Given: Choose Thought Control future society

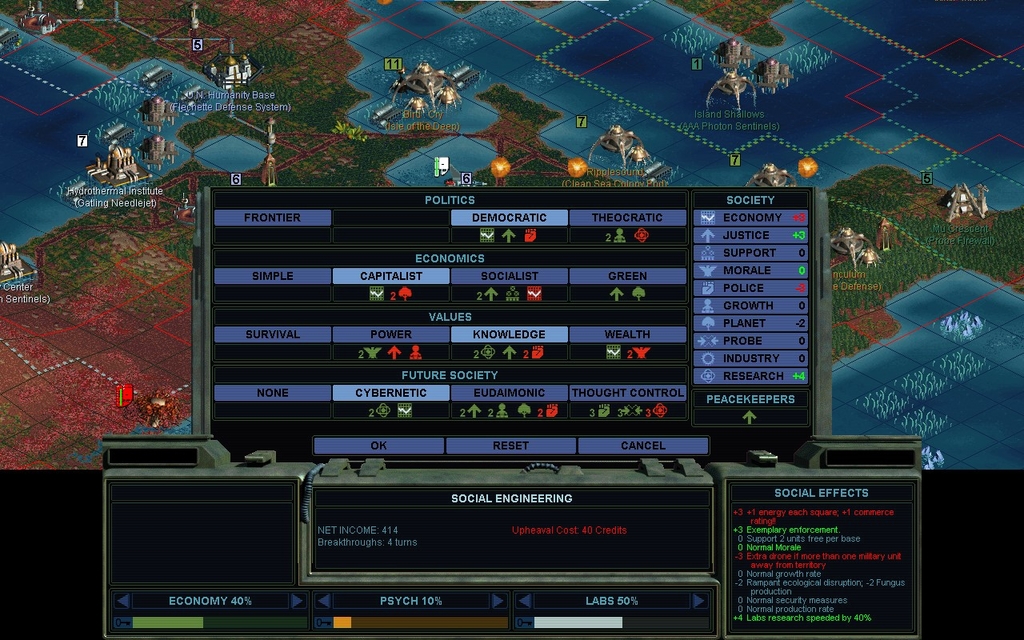Looking at the screenshot, I should [x=627, y=393].
